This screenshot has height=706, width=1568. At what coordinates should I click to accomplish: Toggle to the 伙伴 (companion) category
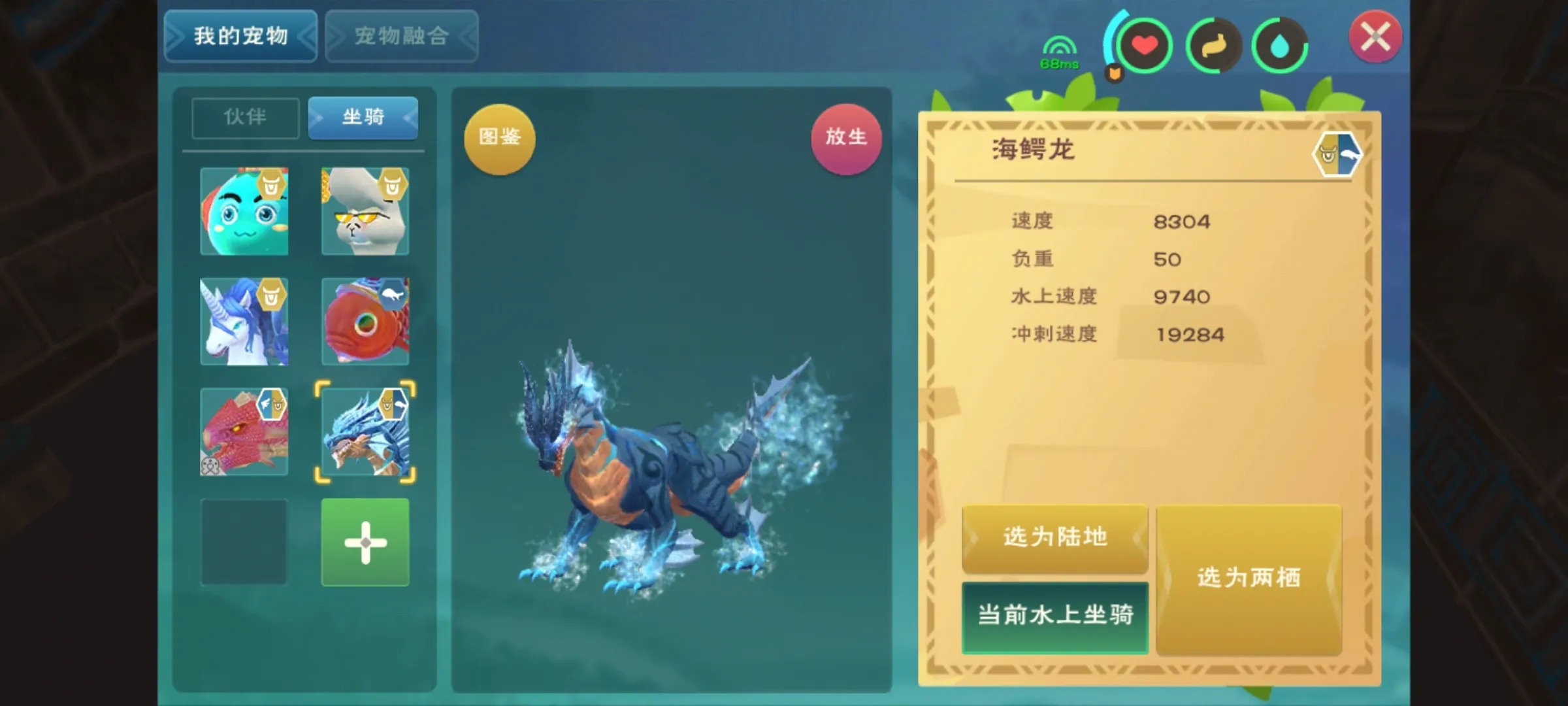pyautogui.click(x=244, y=118)
